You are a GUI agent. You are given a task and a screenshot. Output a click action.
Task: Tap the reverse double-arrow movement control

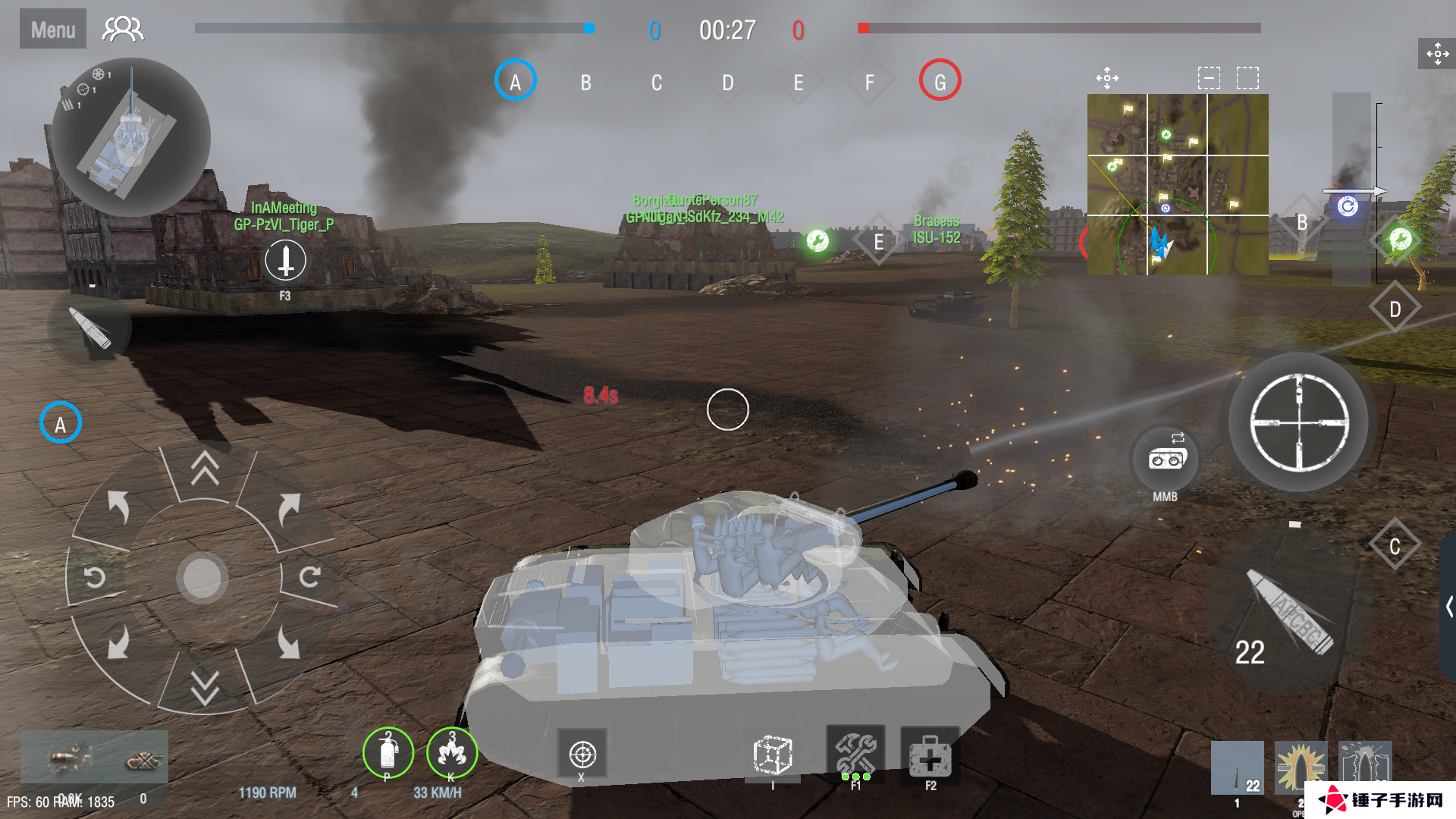point(205,686)
